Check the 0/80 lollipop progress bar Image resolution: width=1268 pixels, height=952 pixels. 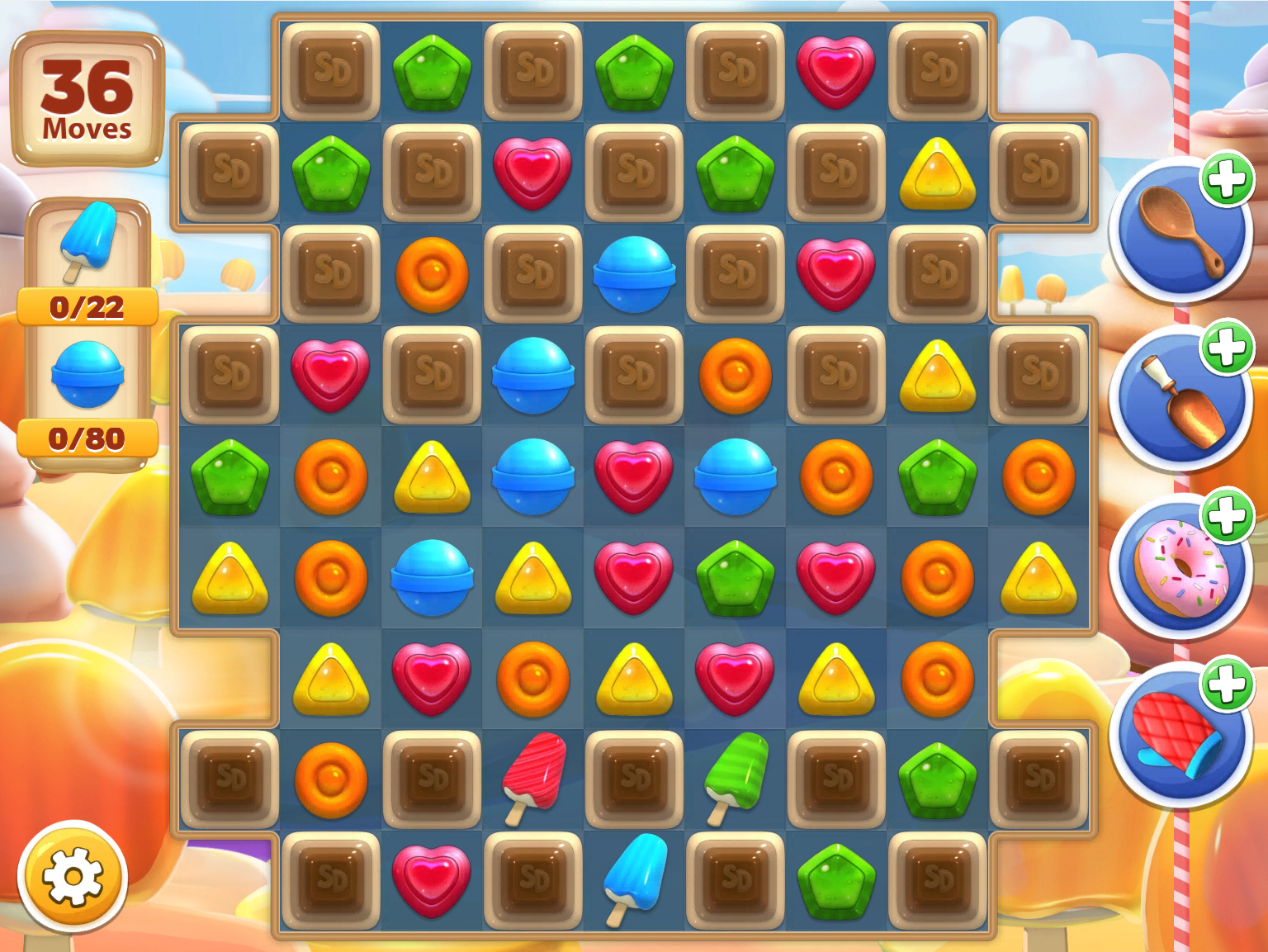click(x=88, y=438)
